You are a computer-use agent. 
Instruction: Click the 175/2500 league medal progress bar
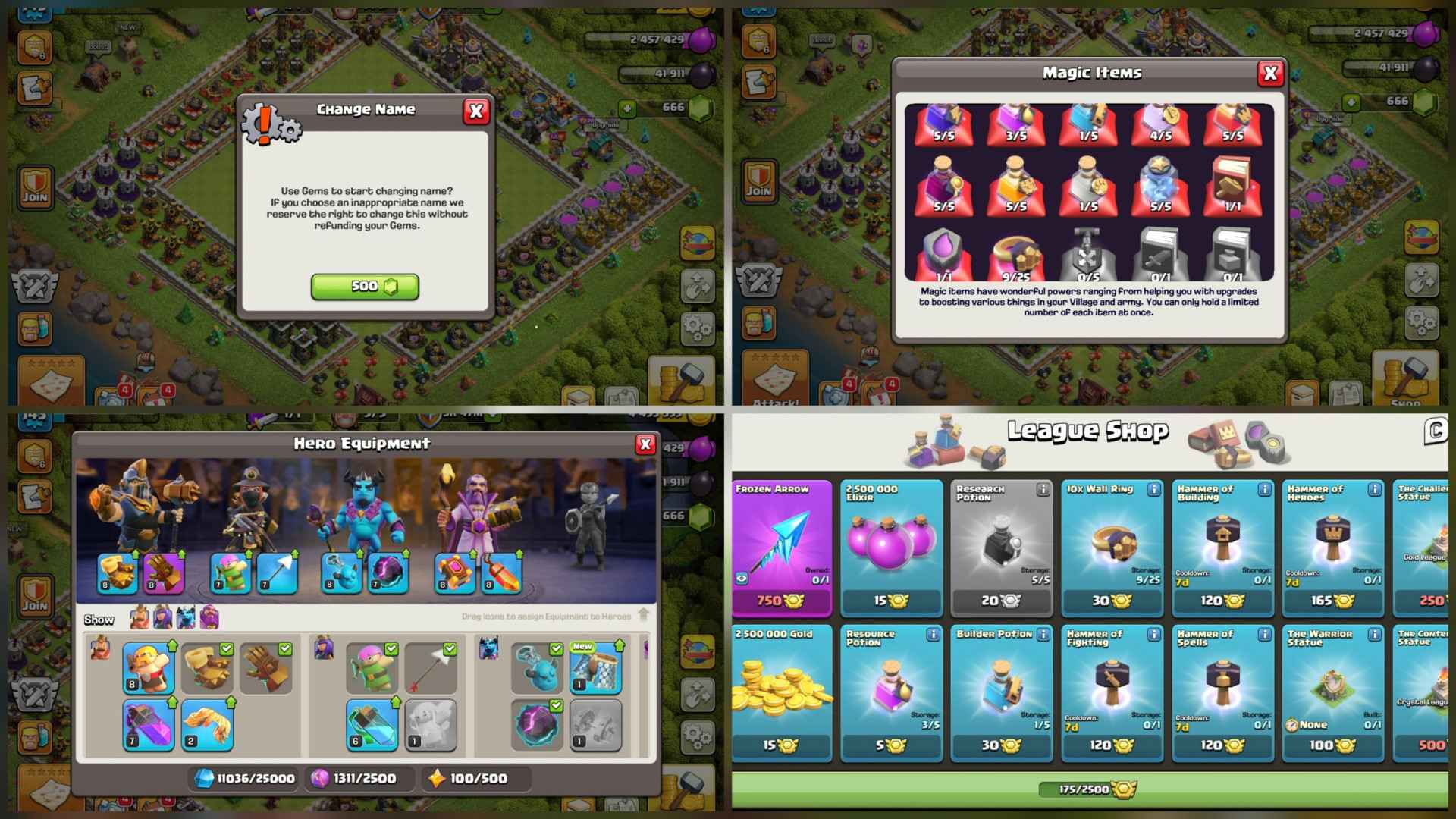coord(1087,789)
